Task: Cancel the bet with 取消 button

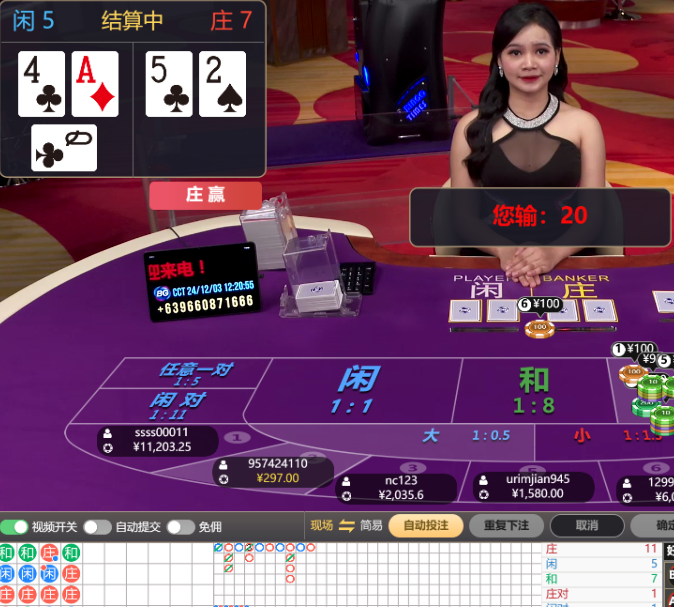Action: click(587, 526)
